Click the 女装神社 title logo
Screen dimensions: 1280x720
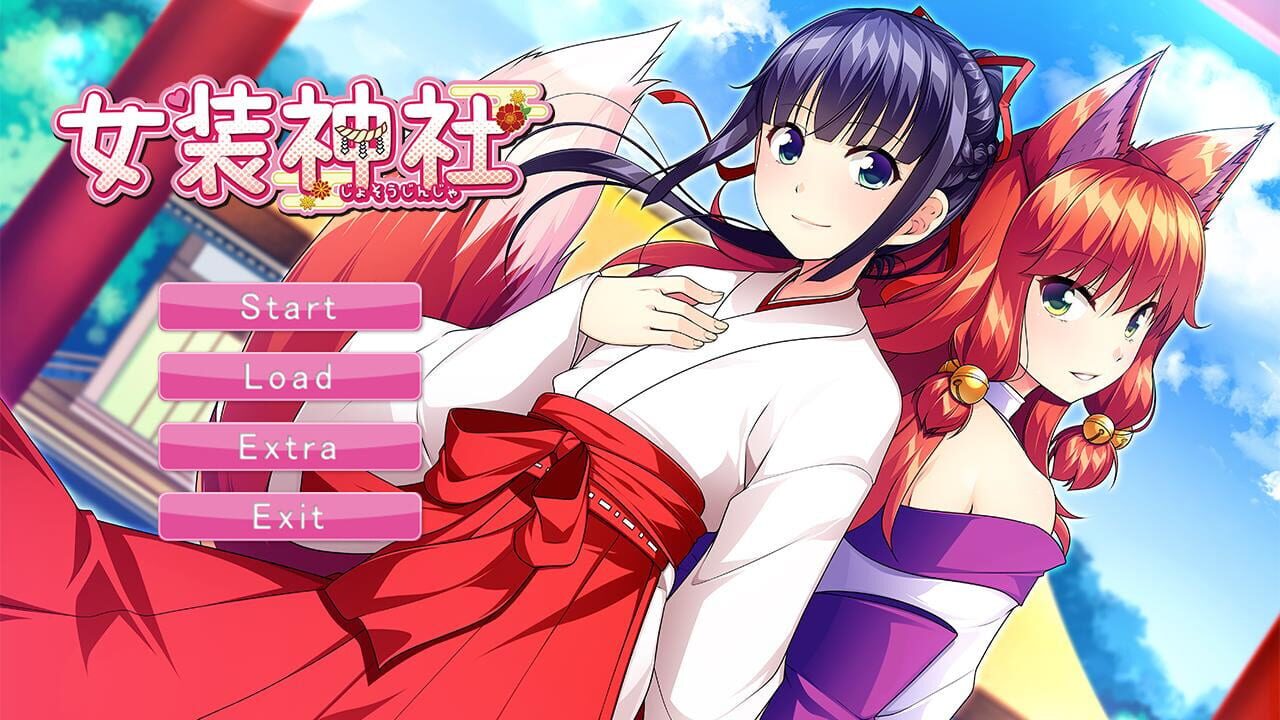pyautogui.click(x=290, y=140)
